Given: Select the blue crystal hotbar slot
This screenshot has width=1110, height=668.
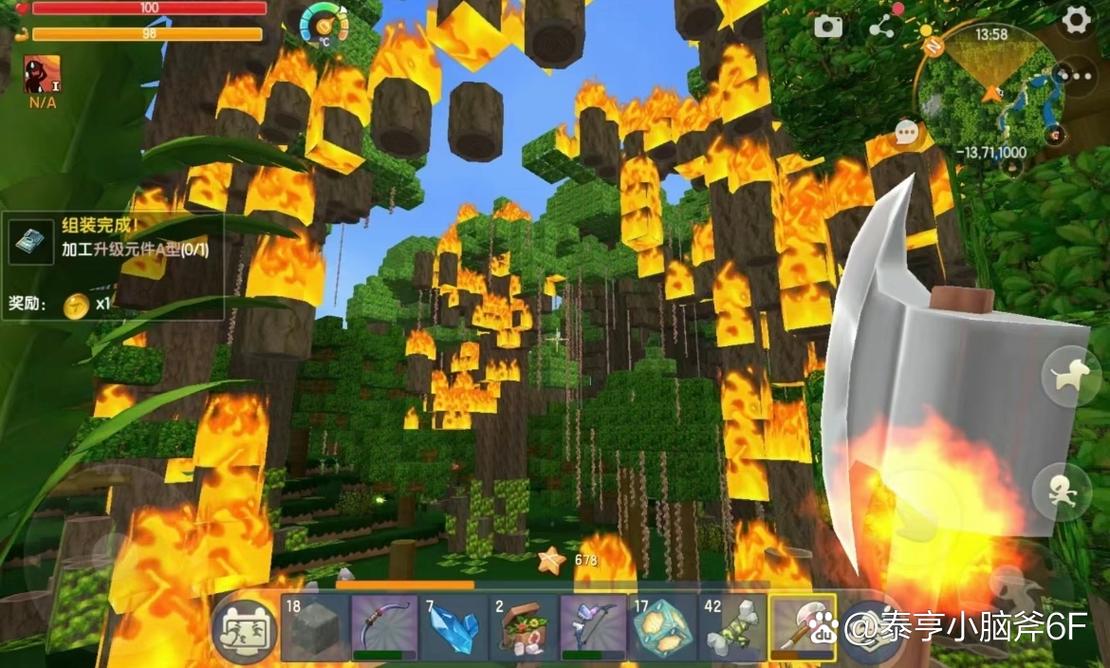Looking at the screenshot, I should pyautogui.click(x=453, y=628).
